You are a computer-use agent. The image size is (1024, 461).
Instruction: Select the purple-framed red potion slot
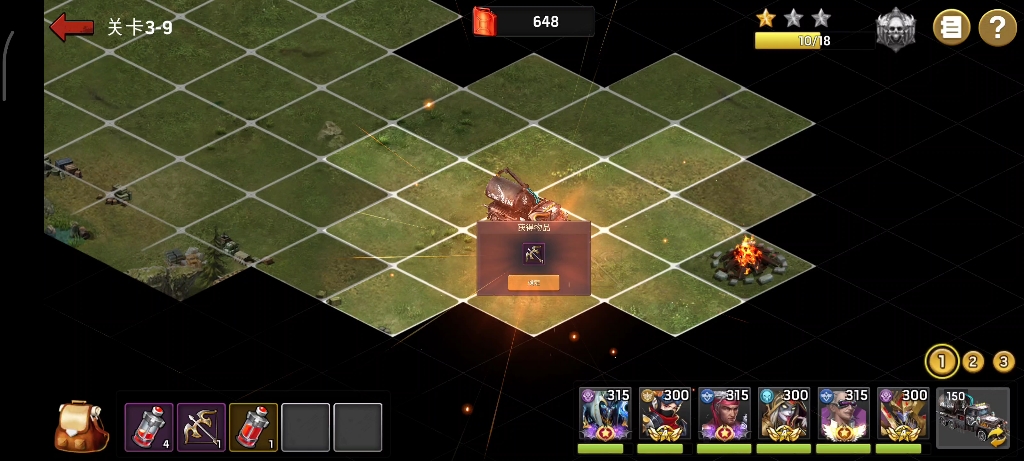[x=149, y=427]
